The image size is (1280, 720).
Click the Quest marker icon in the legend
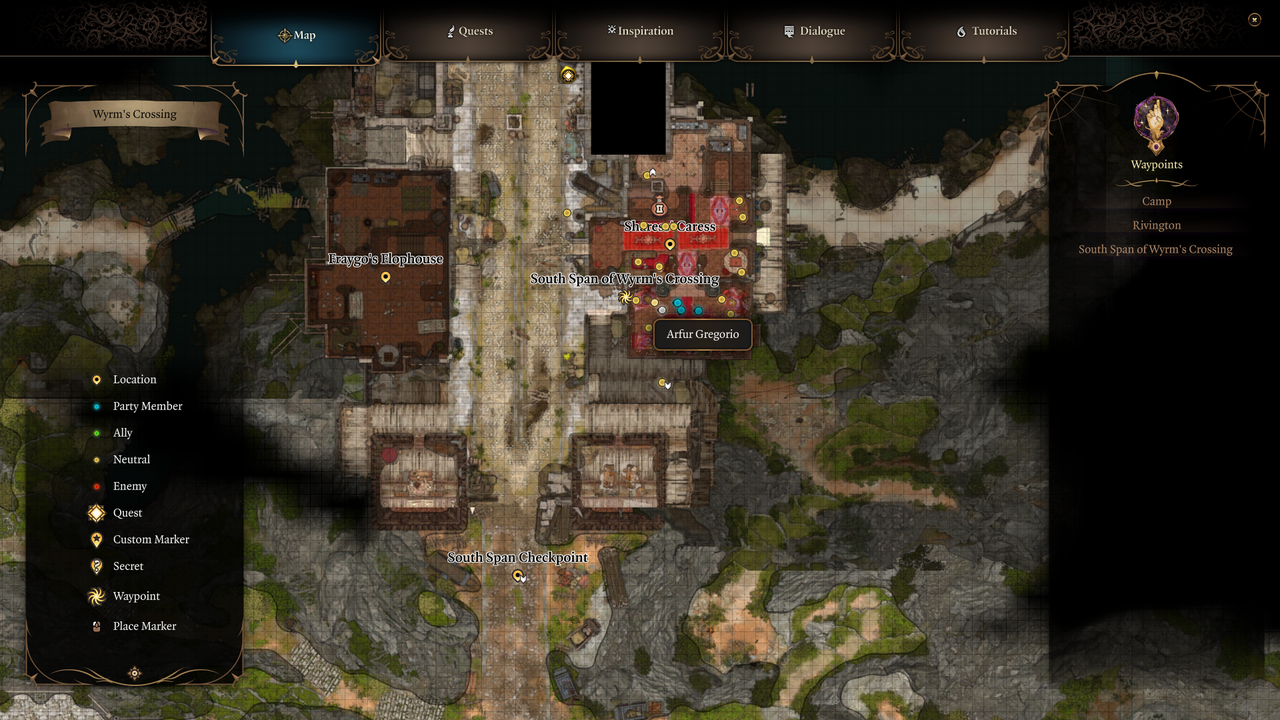coord(96,512)
